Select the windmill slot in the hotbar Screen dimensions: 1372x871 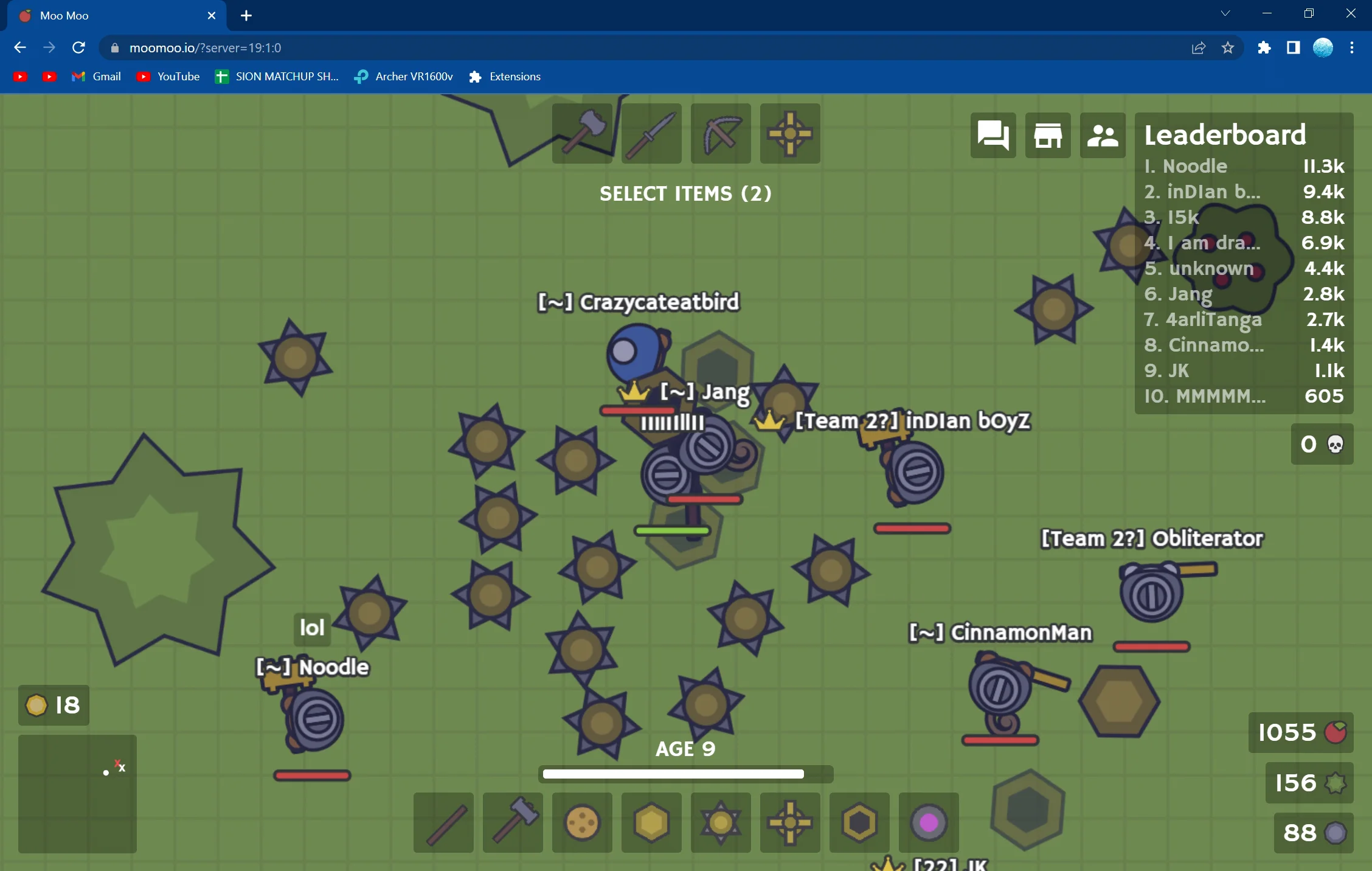(790, 822)
